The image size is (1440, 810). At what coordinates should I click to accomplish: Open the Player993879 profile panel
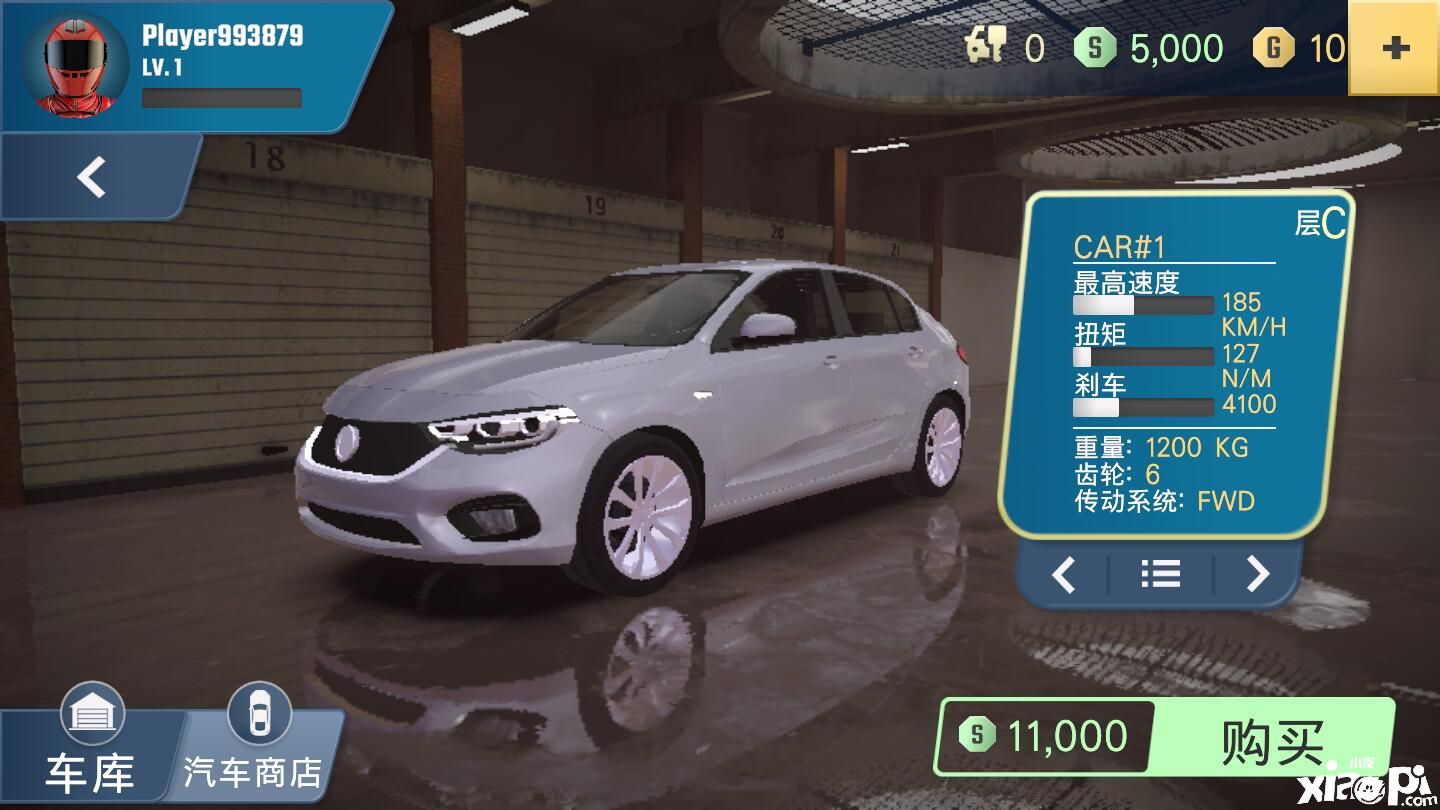(190, 65)
